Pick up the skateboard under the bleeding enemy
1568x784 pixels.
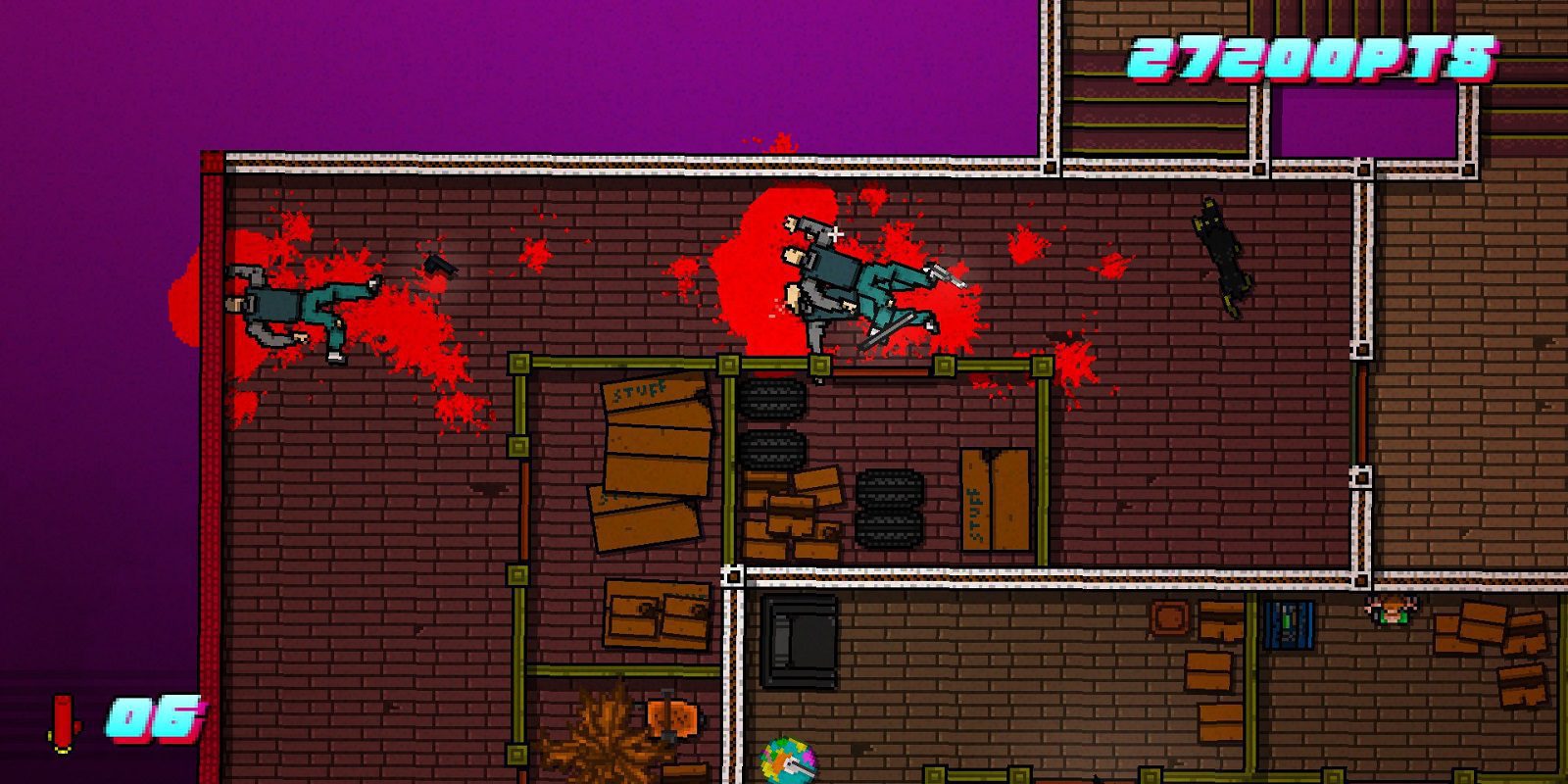tap(887, 328)
